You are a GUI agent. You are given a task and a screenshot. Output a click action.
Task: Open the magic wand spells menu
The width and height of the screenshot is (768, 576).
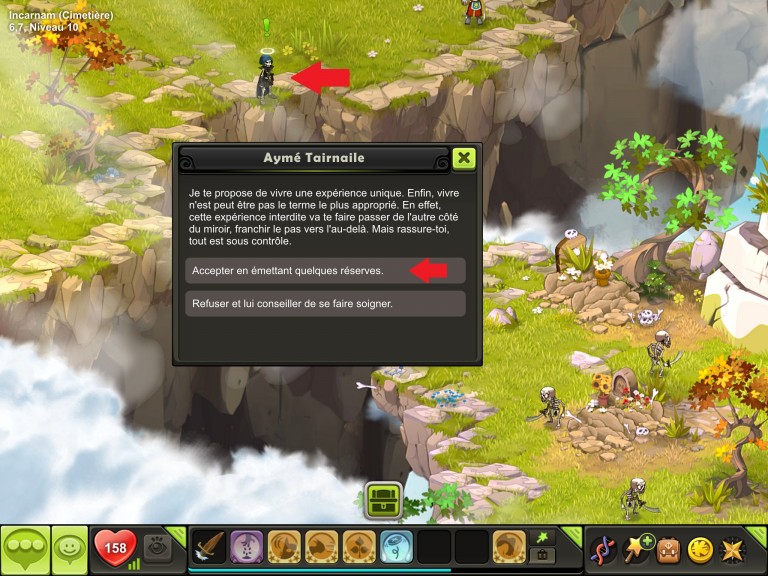tap(637, 549)
